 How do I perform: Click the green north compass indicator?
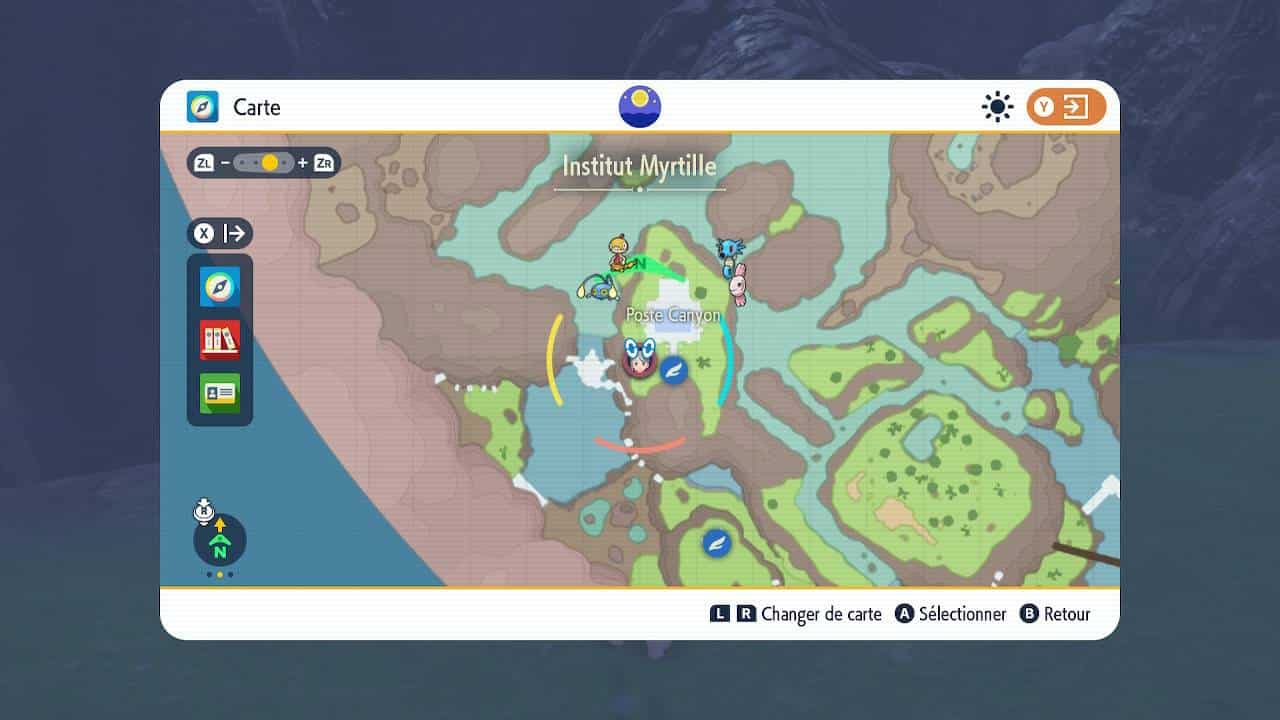coord(220,544)
